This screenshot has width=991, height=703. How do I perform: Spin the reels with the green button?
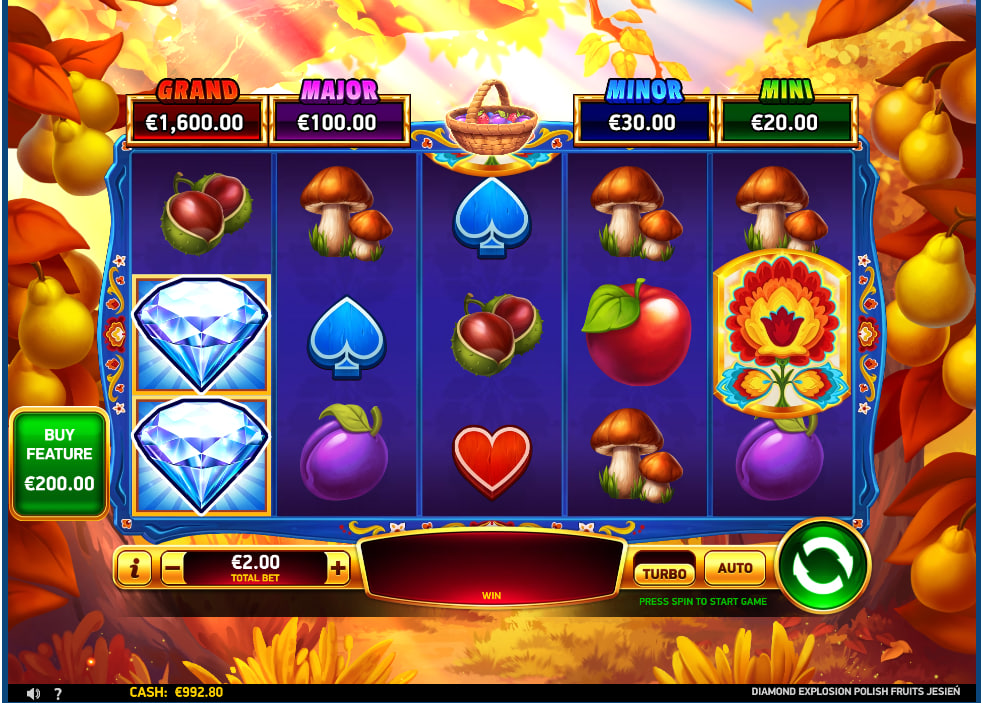(822, 566)
